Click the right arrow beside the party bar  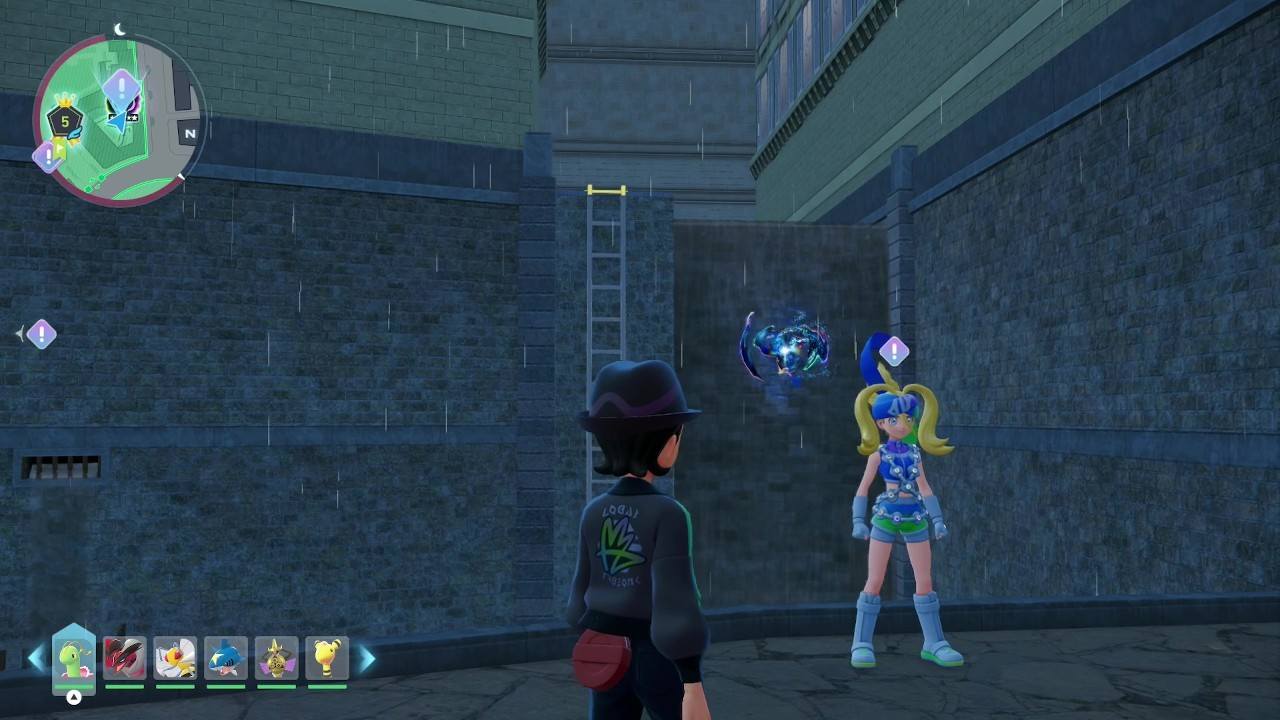click(x=367, y=658)
